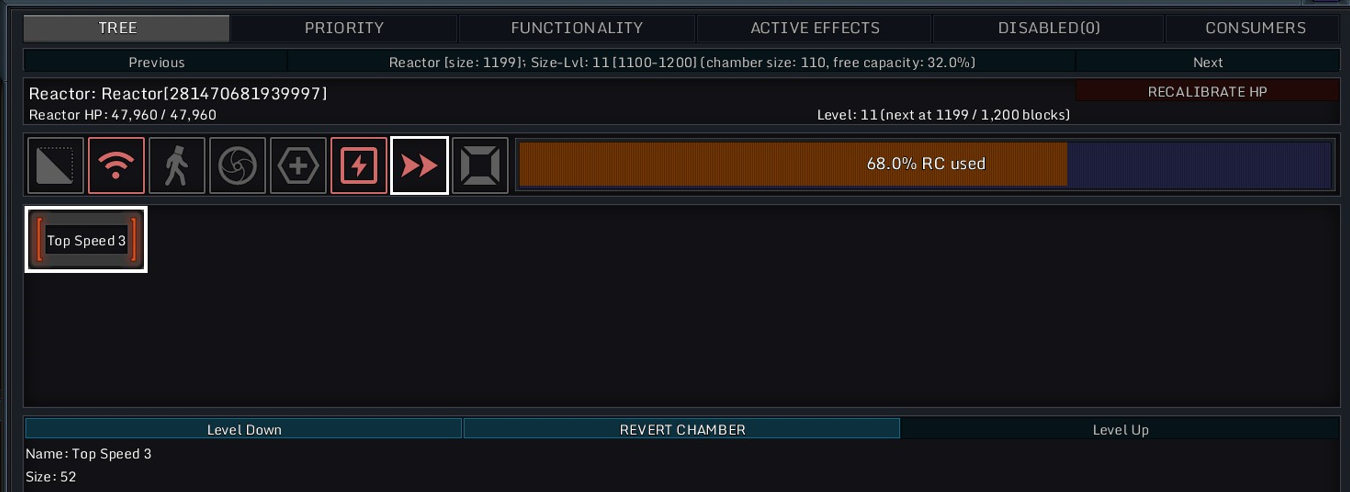
Task: Go to the Next reactor
Action: [x=1208, y=62]
